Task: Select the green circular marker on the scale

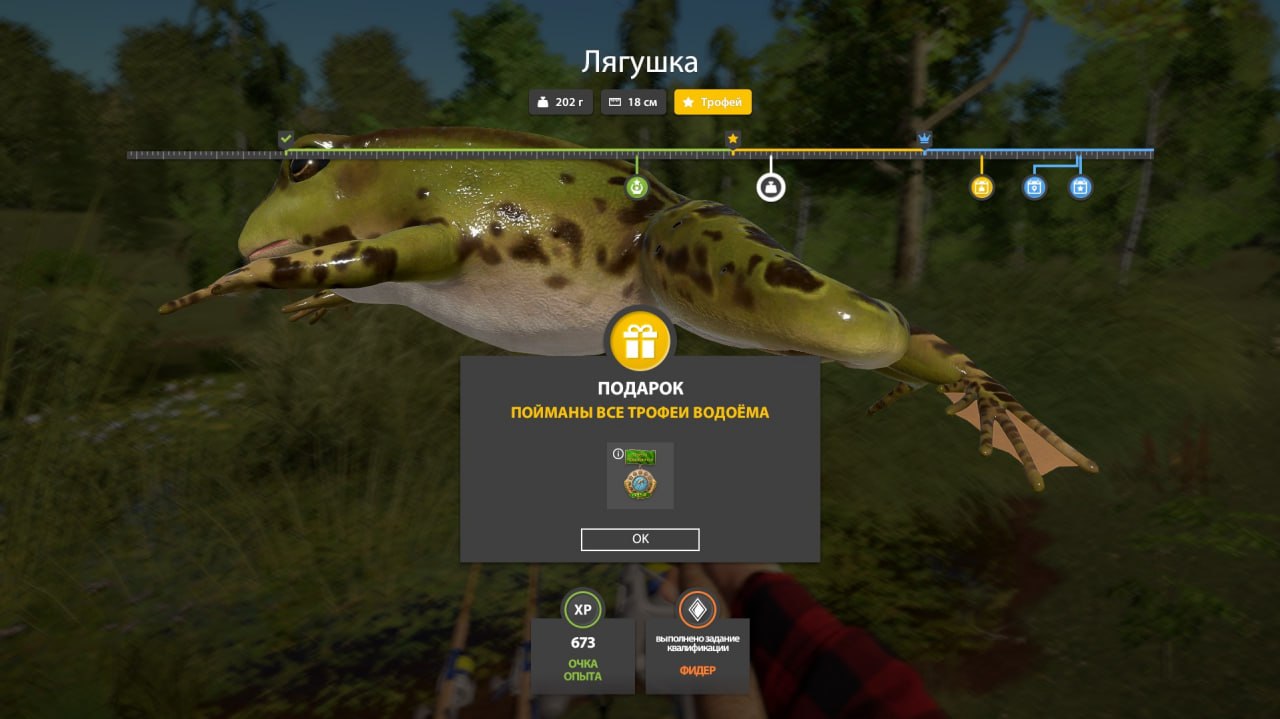Action: (x=637, y=187)
